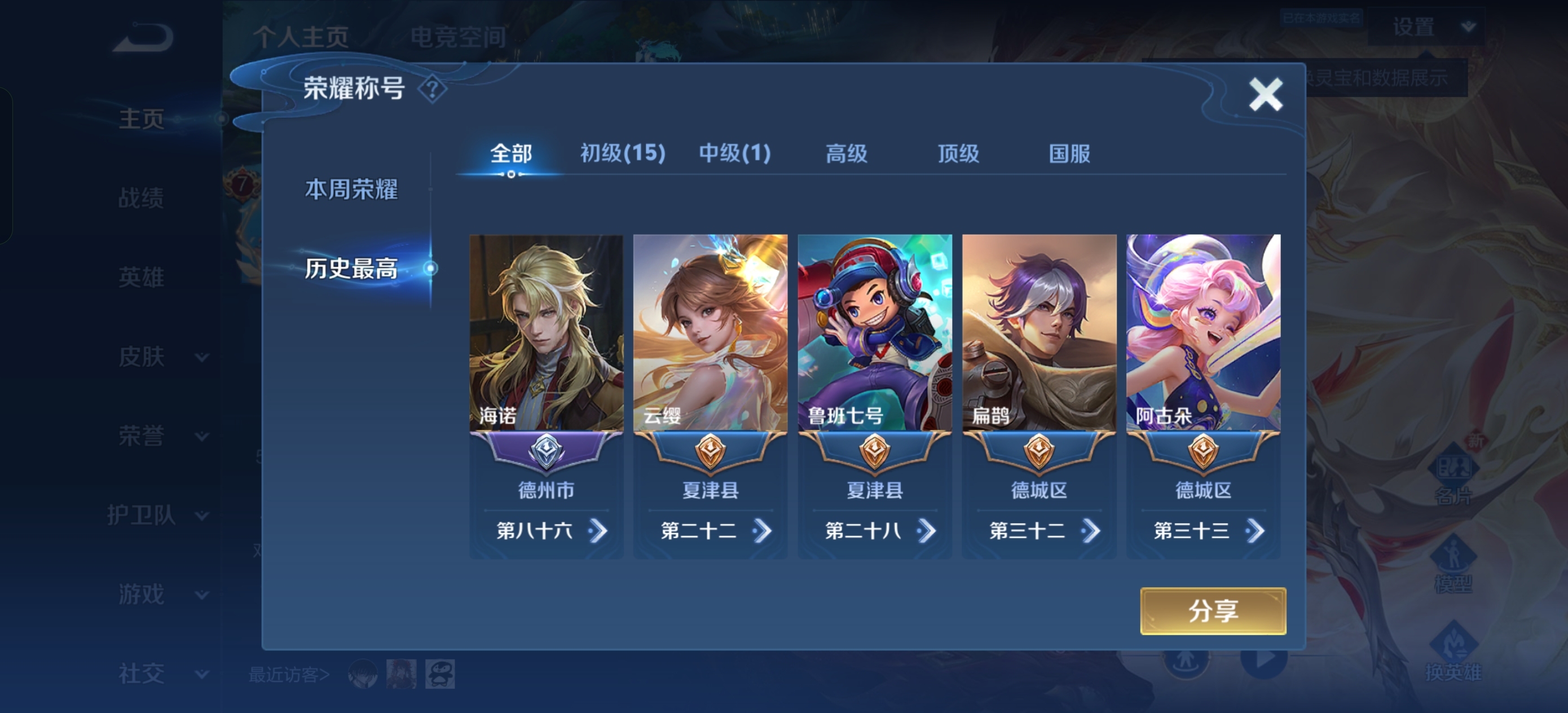
Task: Choose 历史最高 in the side menu
Action: (x=351, y=269)
